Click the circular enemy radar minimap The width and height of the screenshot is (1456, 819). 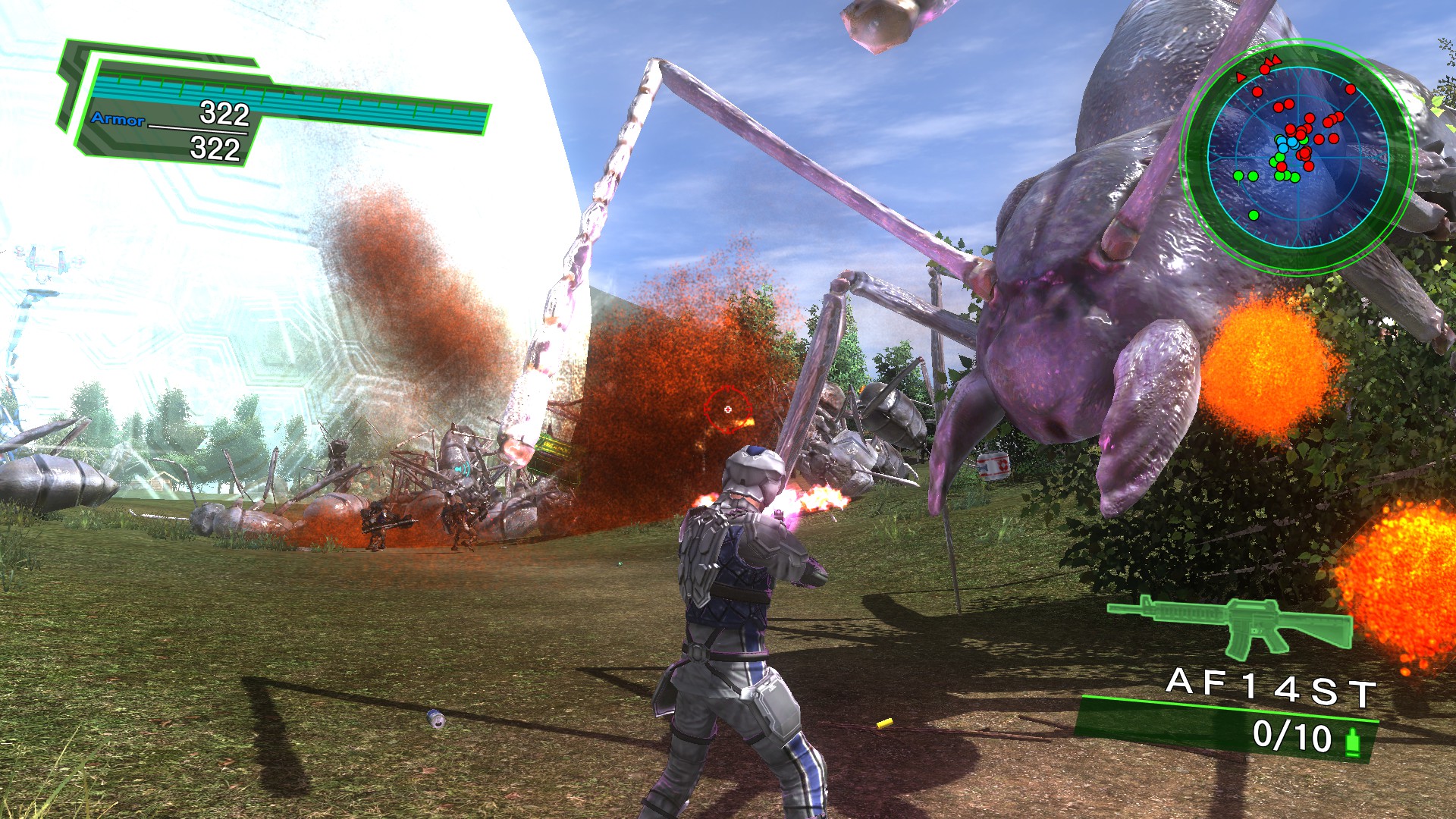click(1298, 157)
